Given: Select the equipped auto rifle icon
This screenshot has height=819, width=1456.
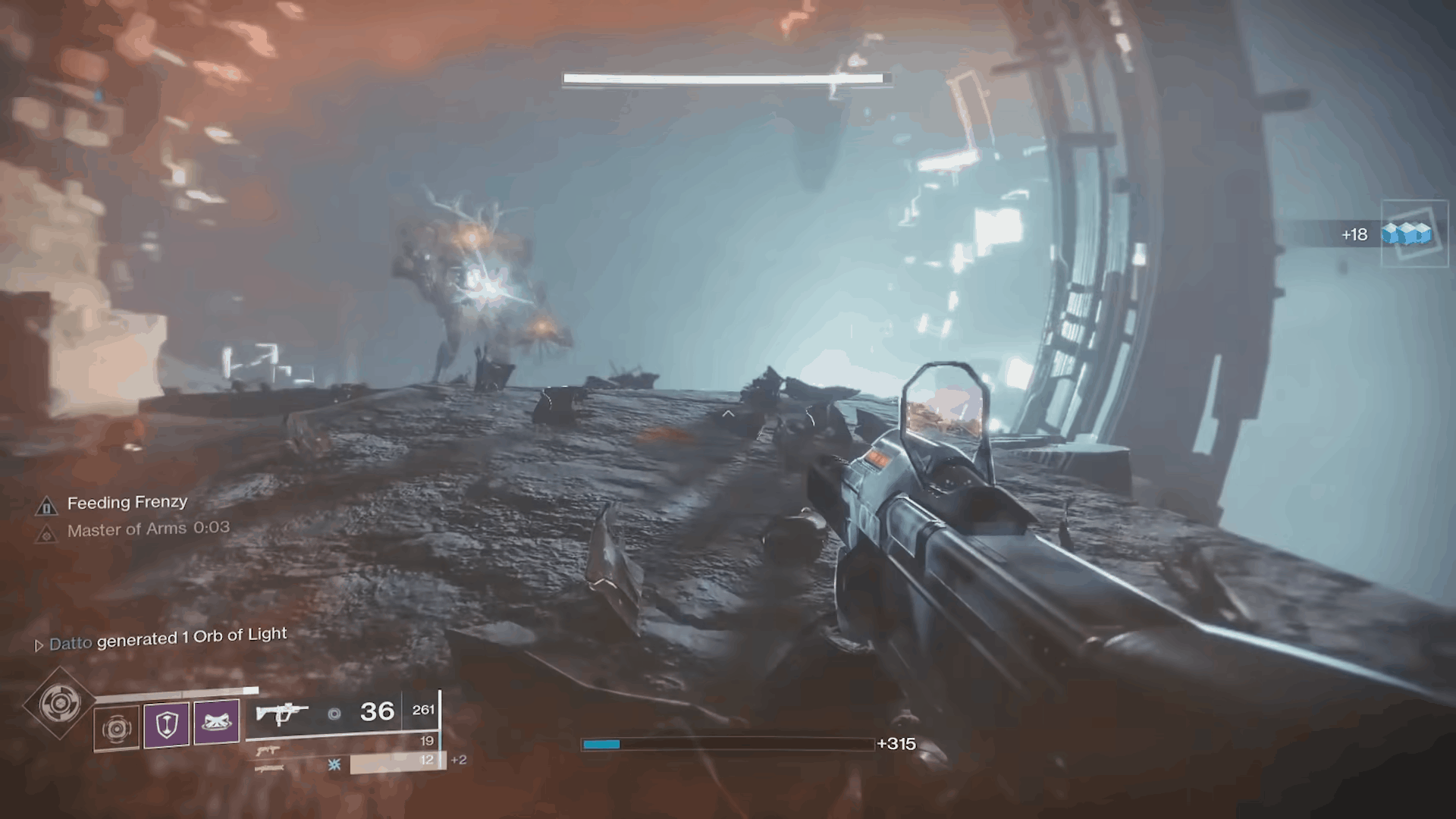Looking at the screenshot, I should (x=282, y=711).
